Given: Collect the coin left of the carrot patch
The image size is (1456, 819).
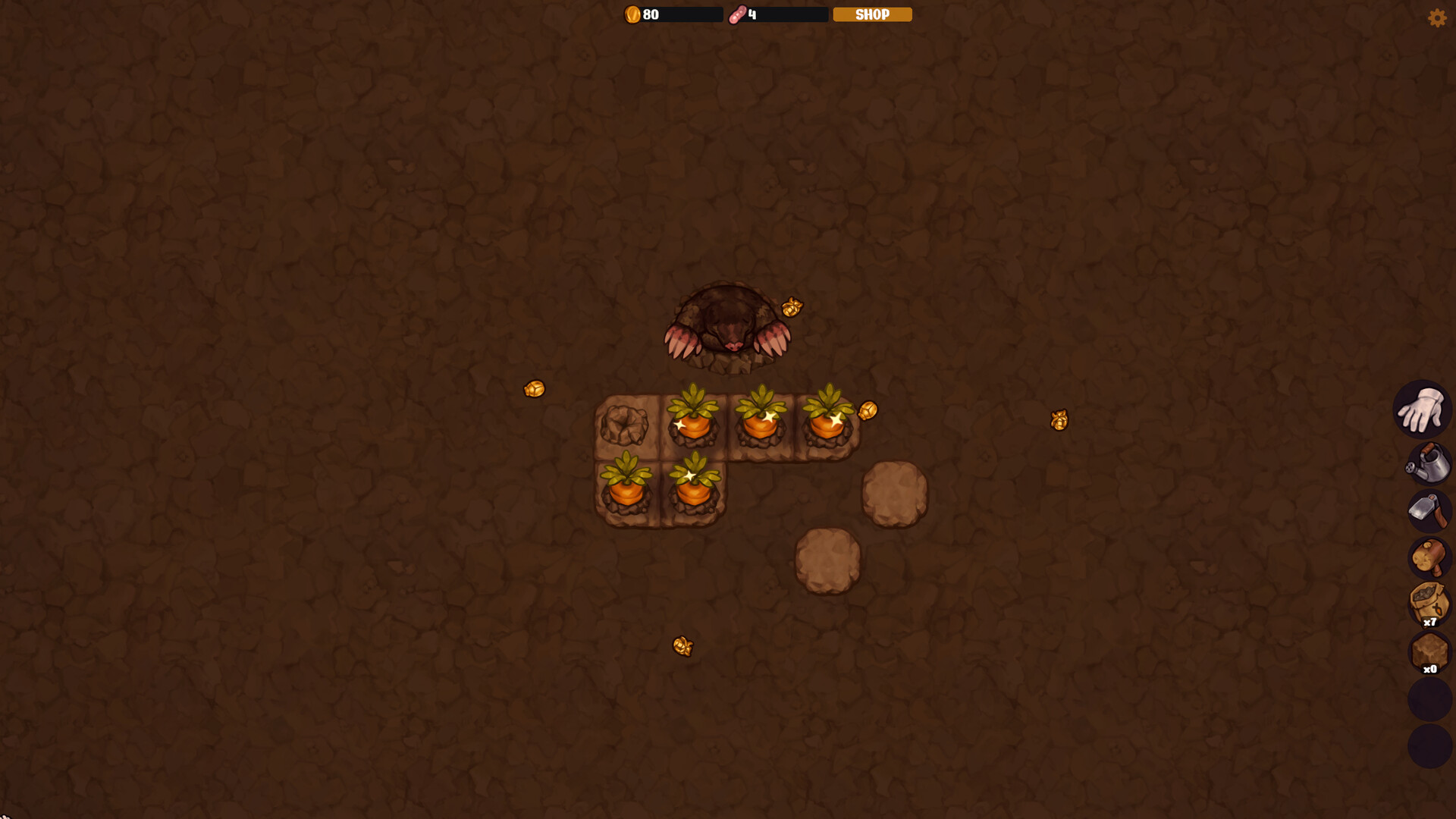Looking at the screenshot, I should pyautogui.click(x=535, y=389).
